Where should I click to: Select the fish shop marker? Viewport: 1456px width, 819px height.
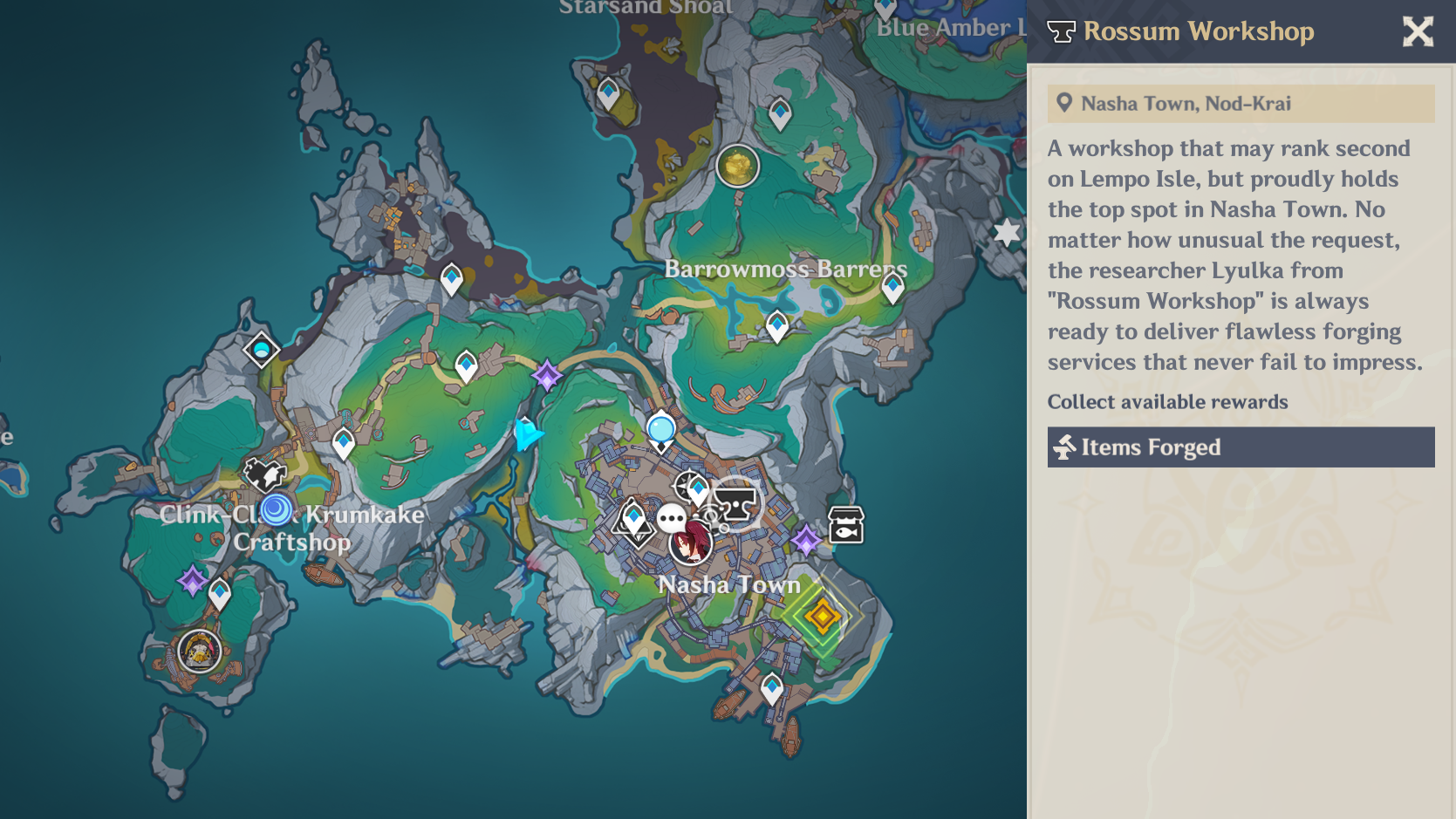(845, 525)
